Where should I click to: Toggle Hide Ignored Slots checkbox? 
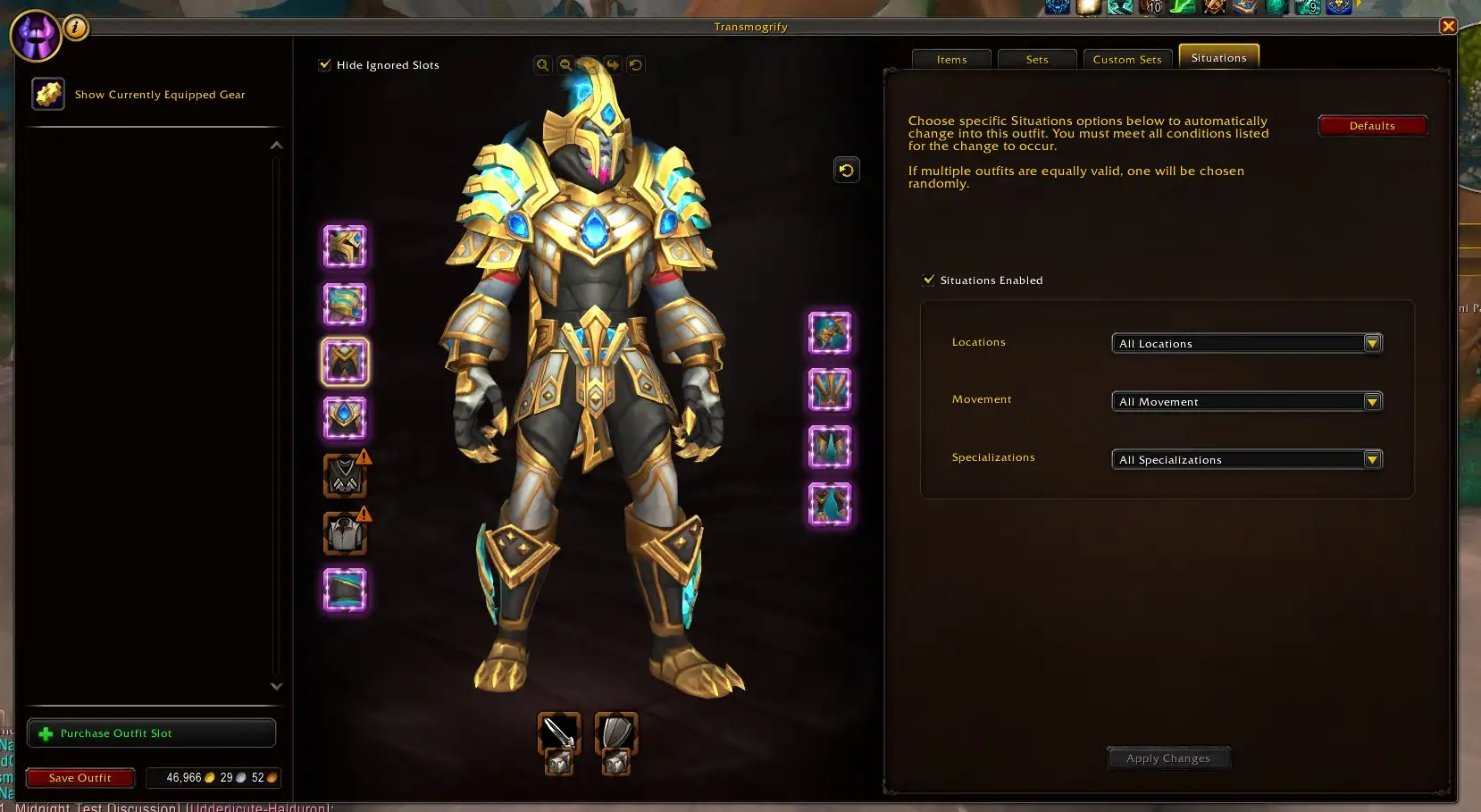pos(325,65)
